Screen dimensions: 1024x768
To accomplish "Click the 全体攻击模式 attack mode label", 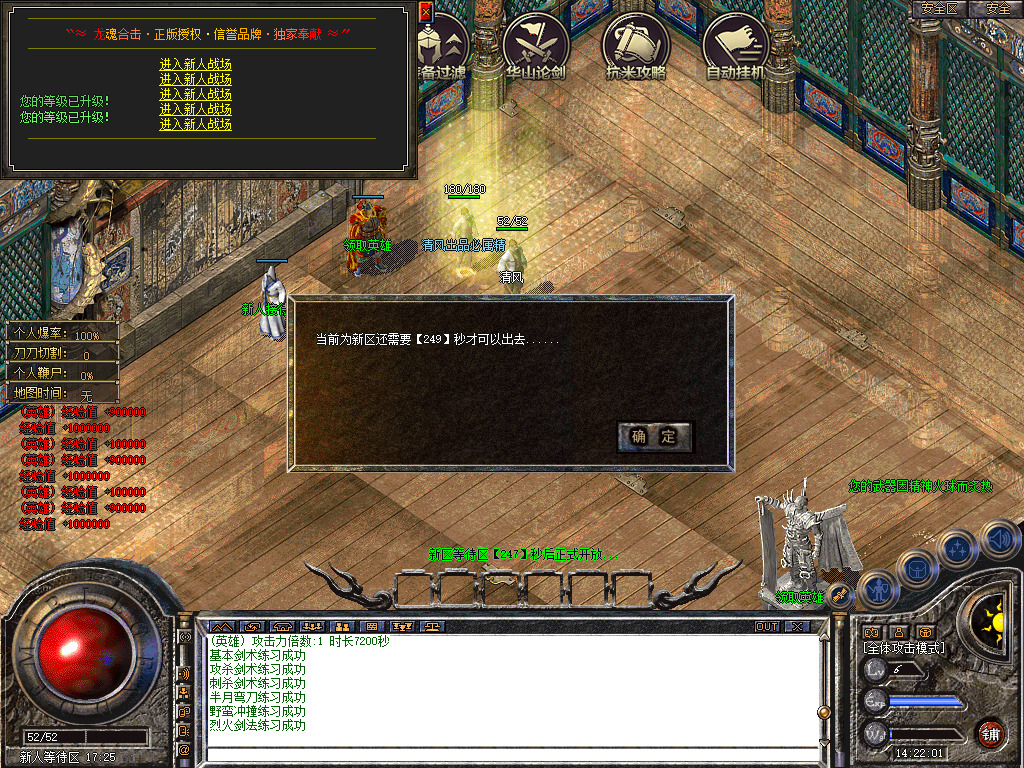I will point(904,648).
